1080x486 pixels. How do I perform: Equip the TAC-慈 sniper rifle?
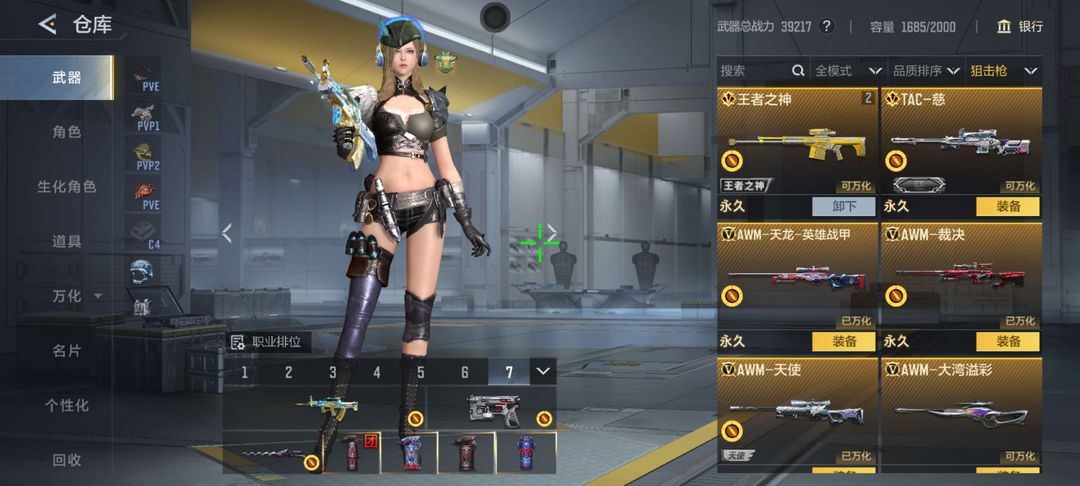(1007, 206)
